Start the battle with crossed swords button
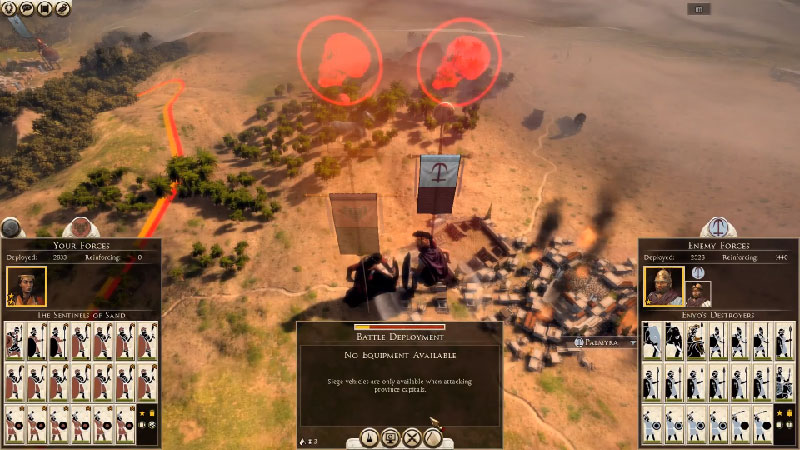Image resolution: width=800 pixels, height=450 pixels. tap(411, 438)
